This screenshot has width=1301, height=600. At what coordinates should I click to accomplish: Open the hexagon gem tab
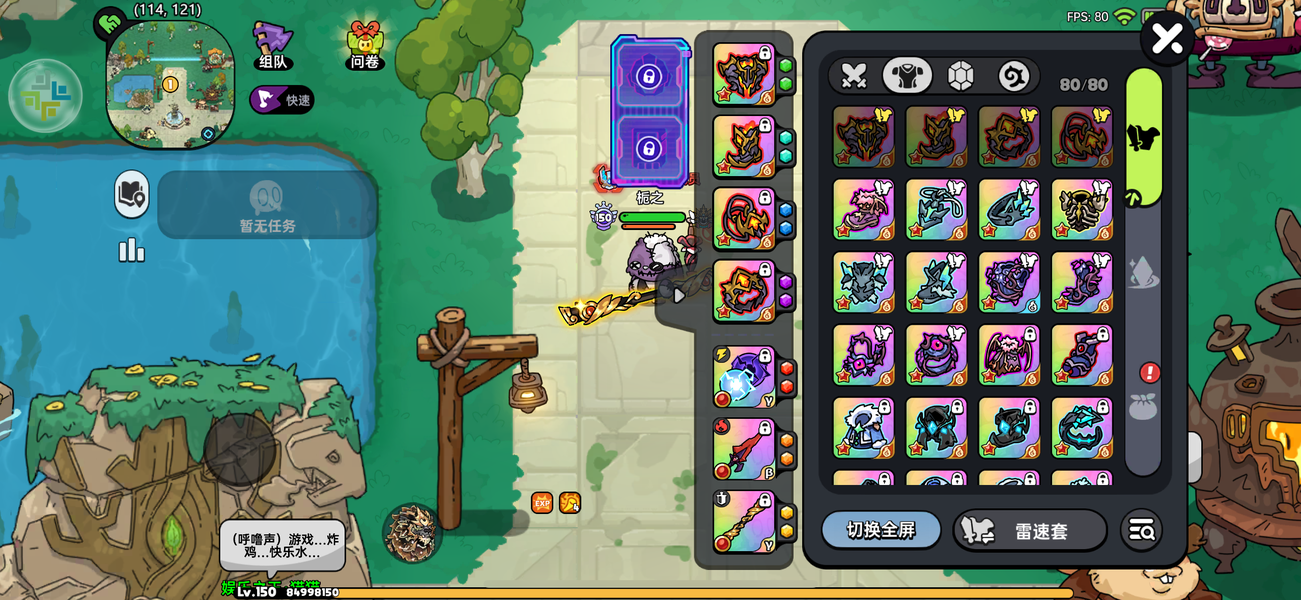pos(960,76)
